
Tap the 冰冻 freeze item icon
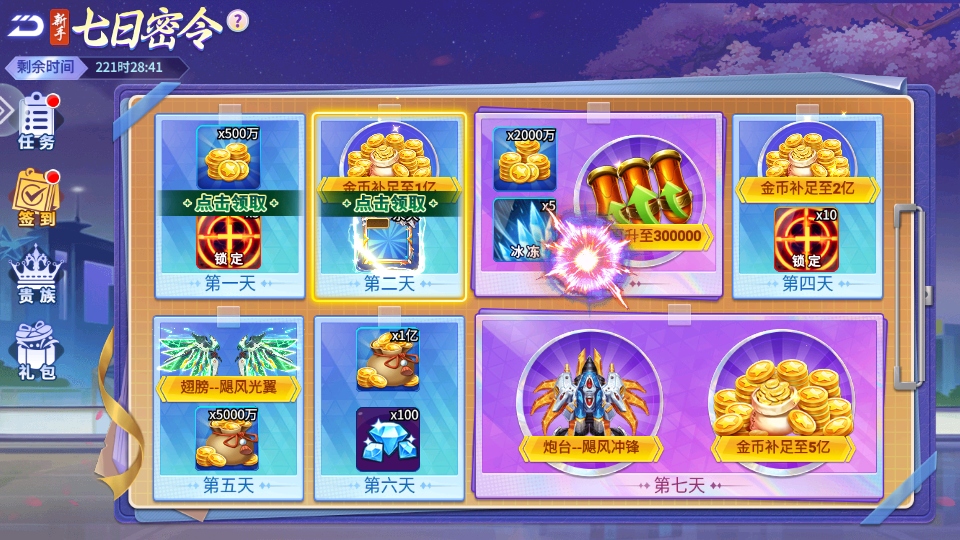pyautogui.click(x=525, y=230)
